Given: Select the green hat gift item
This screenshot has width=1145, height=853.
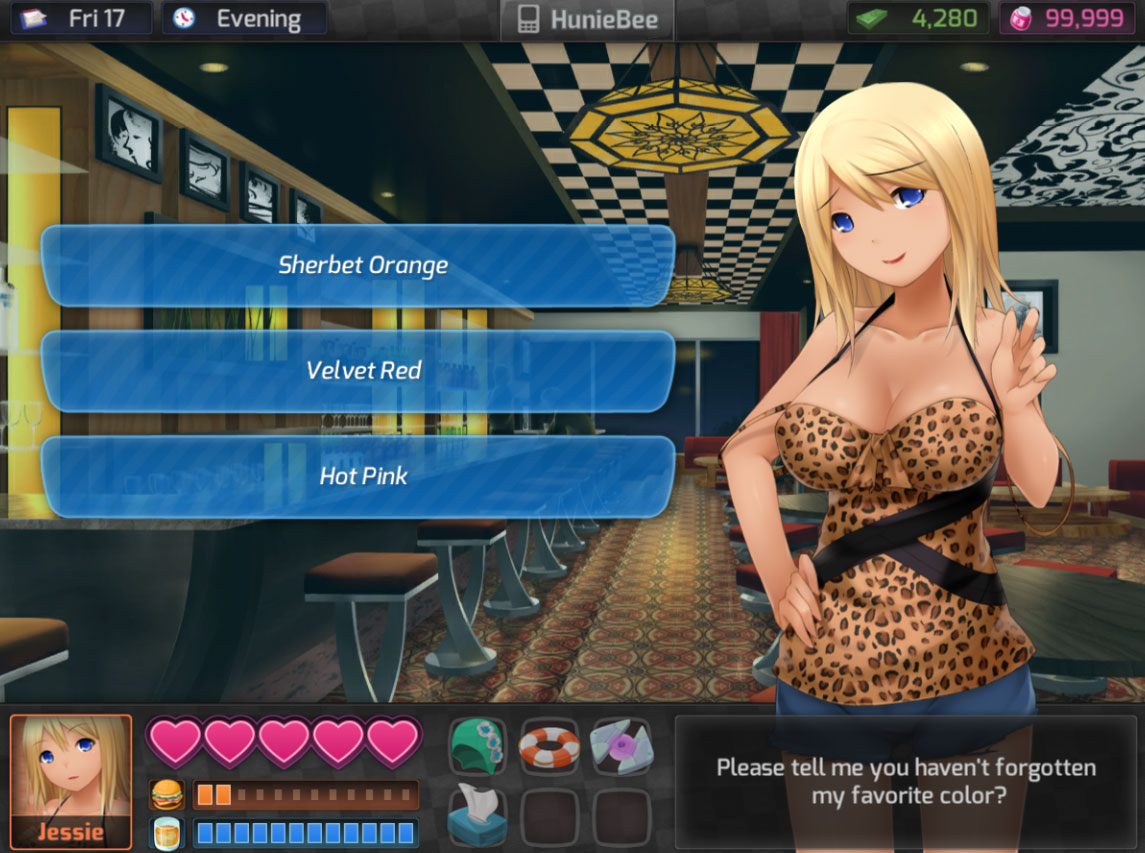Looking at the screenshot, I should coord(478,746).
